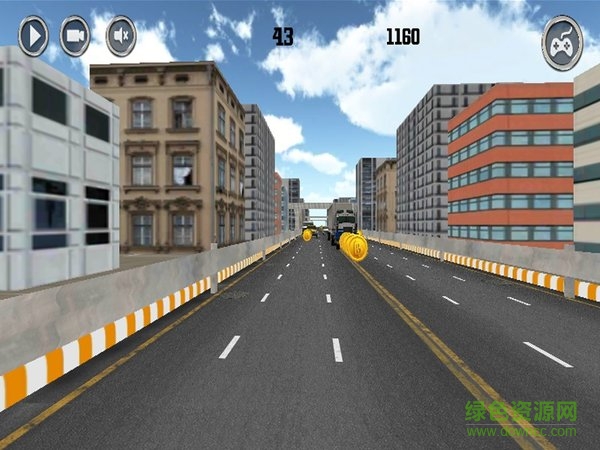Open the gamepad controls button

tap(562, 43)
